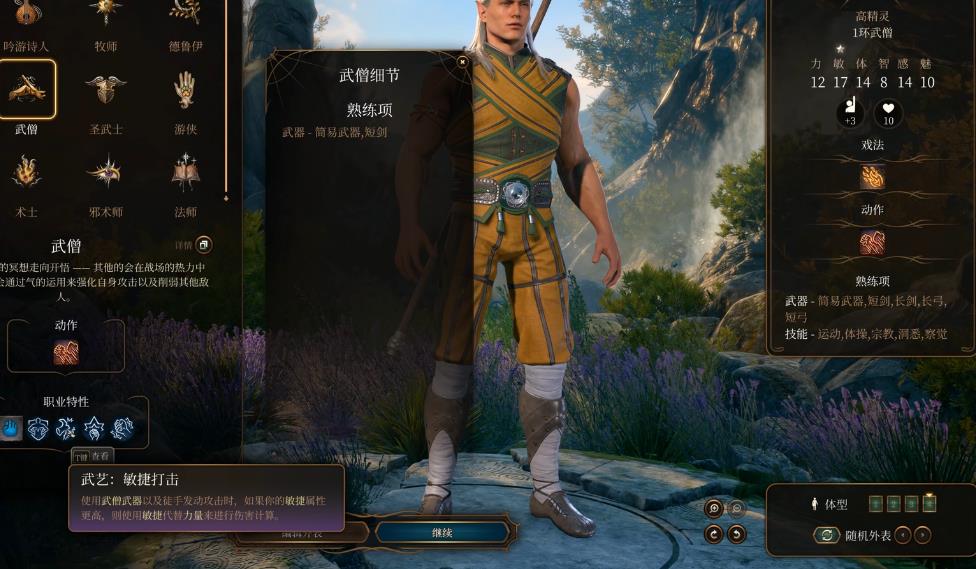Viewport: 976px width, 569px height.
Task: Select the highlighted blue hand class feature
Action: coord(11,429)
